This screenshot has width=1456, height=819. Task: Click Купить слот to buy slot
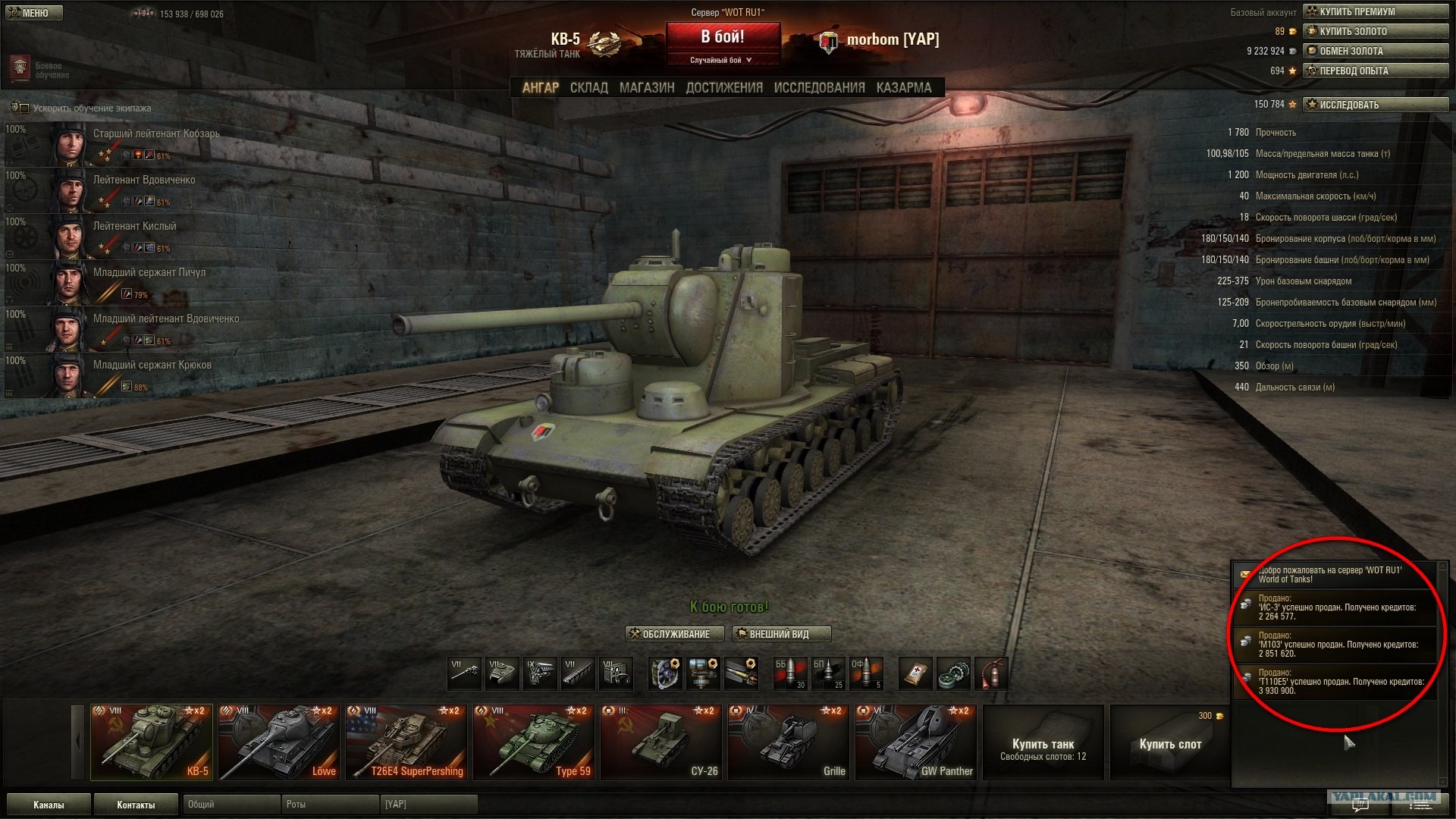(1169, 743)
